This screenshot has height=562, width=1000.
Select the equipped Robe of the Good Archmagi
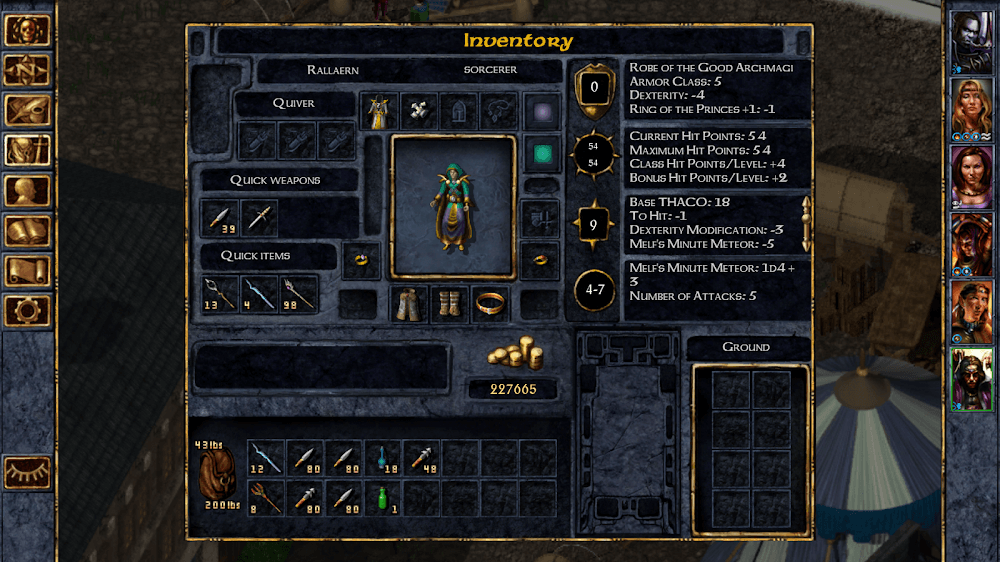379,111
